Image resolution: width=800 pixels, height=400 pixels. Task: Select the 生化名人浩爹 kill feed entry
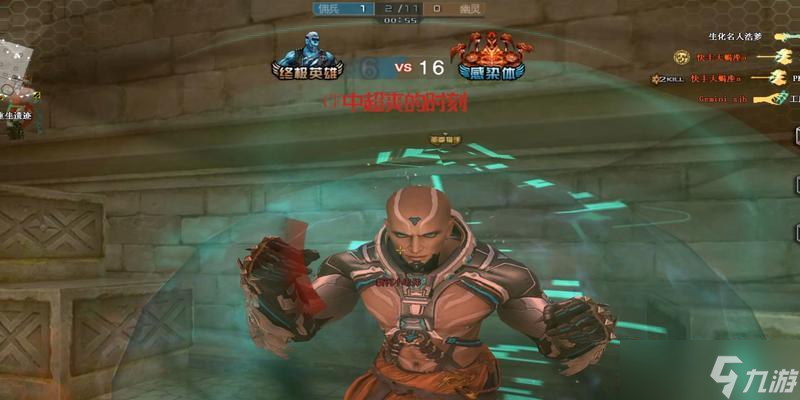(x=734, y=37)
